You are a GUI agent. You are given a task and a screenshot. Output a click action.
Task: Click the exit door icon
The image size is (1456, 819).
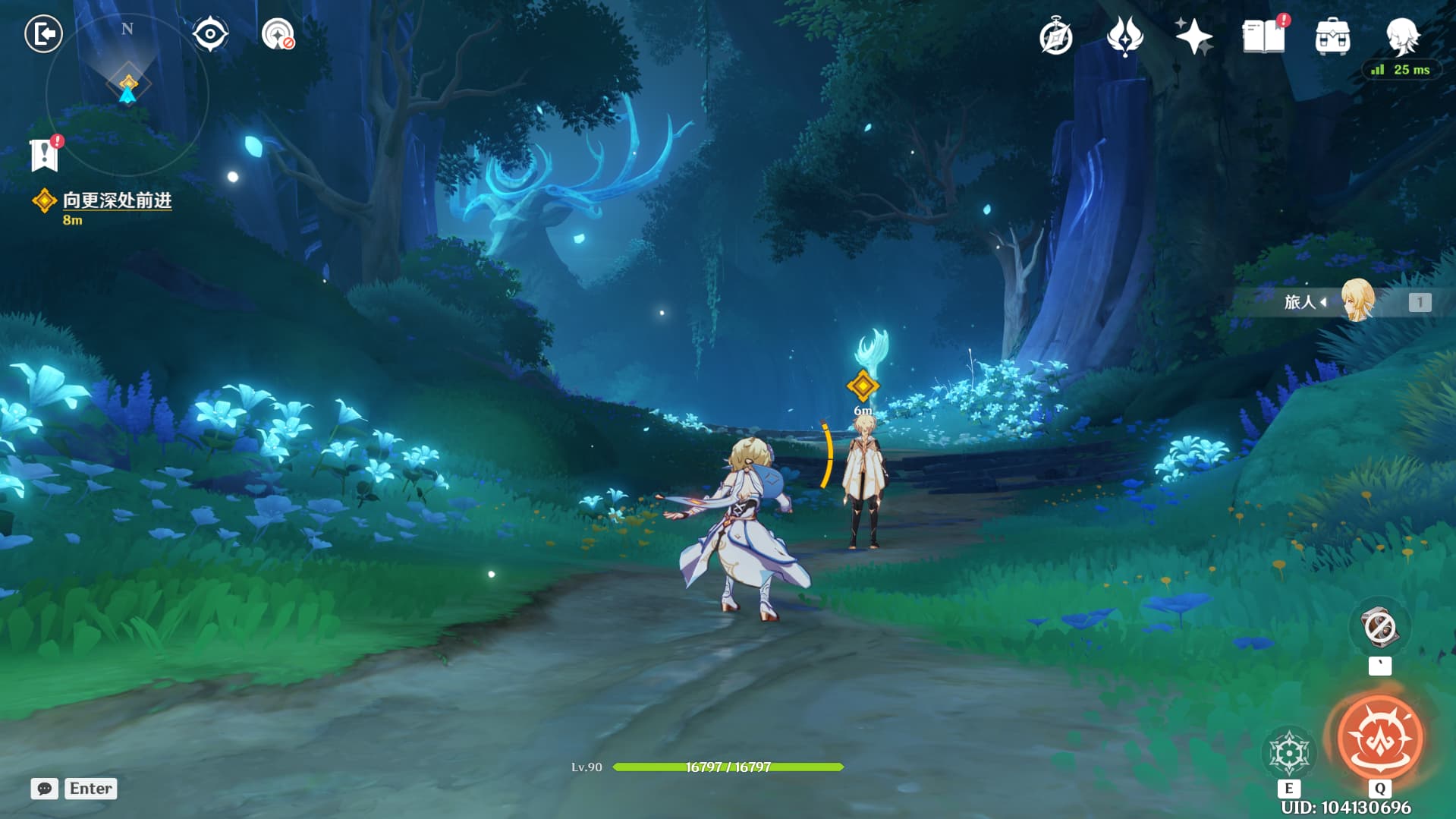click(43, 34)
